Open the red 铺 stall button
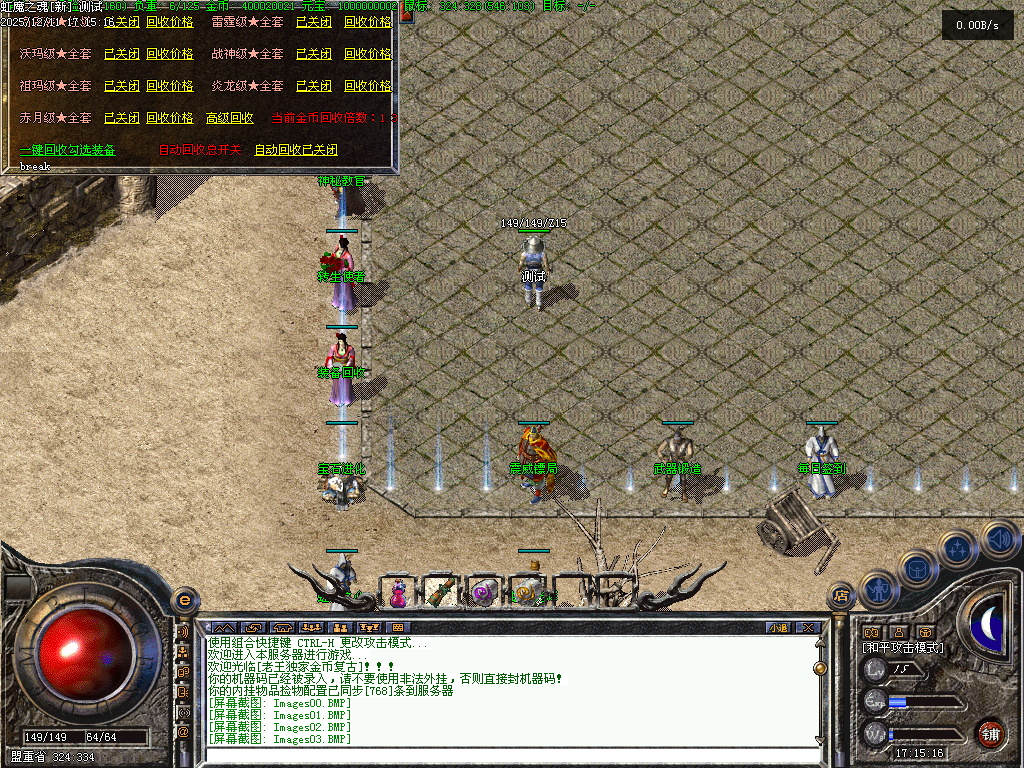Image resolution: width=1024 pixels, height=768 pixels. [x=990, y=732]
